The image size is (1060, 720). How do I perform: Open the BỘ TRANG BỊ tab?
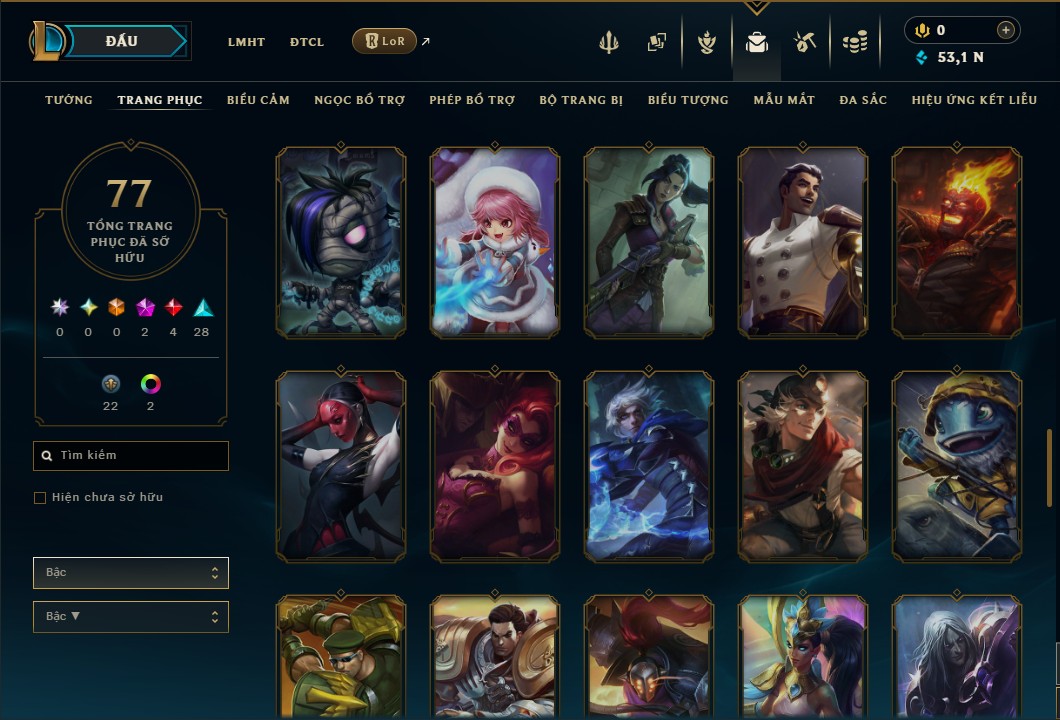pos(581,100)
